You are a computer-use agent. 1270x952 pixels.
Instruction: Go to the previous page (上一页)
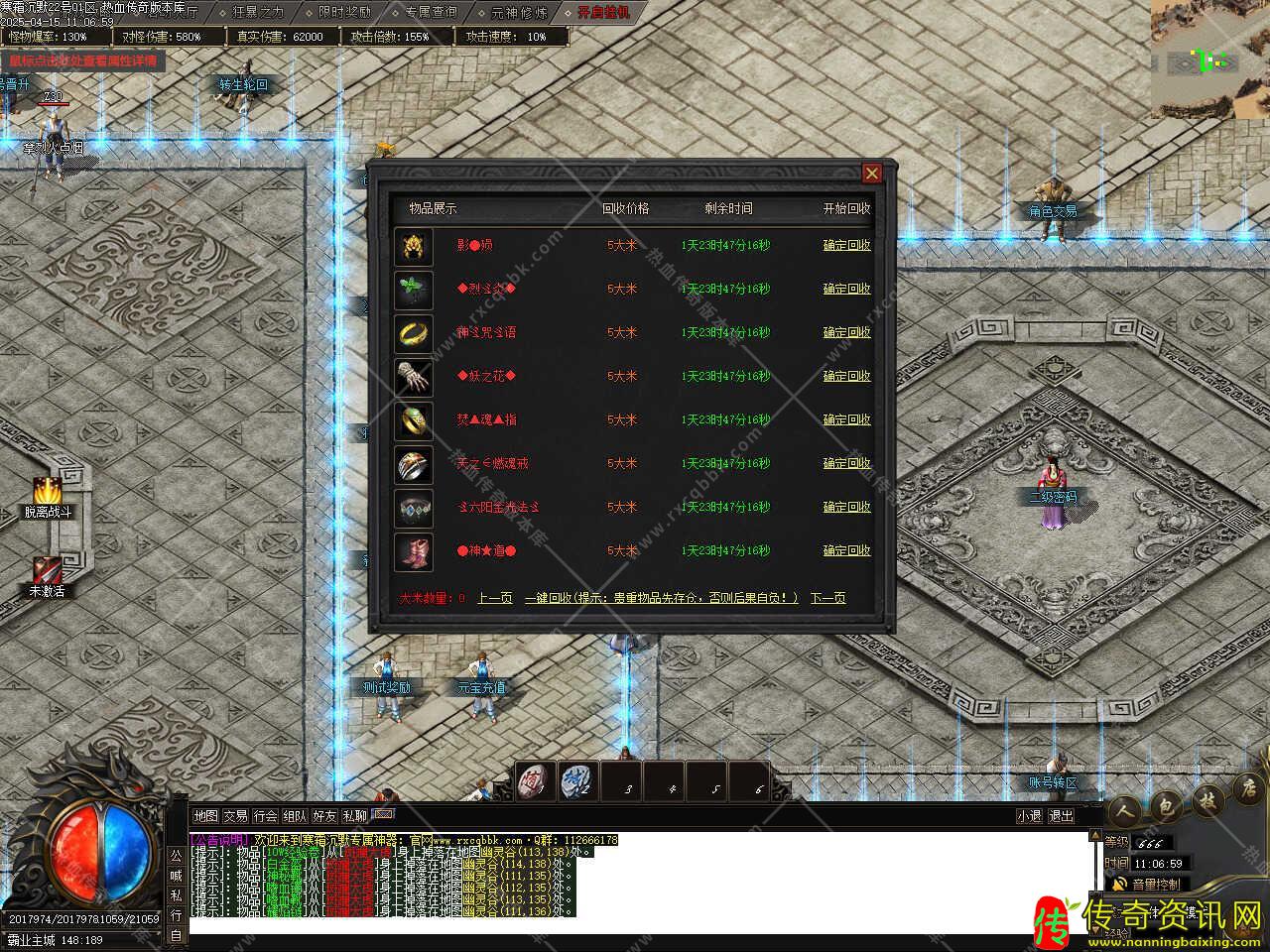(495, 598)
